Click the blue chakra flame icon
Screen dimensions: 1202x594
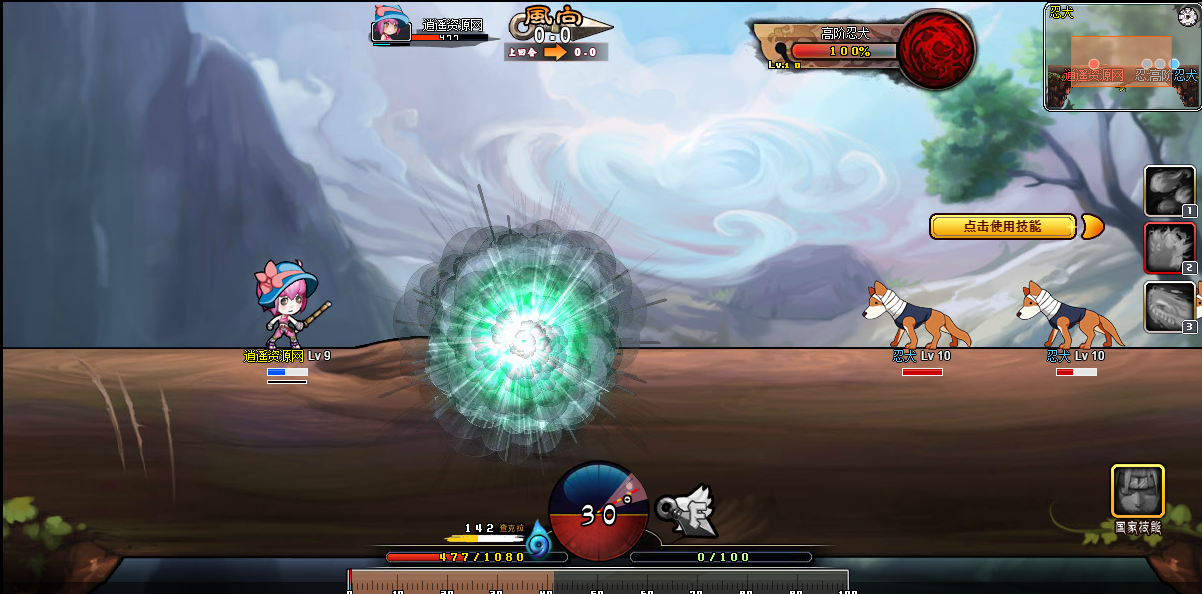click(x=539, y=541)
